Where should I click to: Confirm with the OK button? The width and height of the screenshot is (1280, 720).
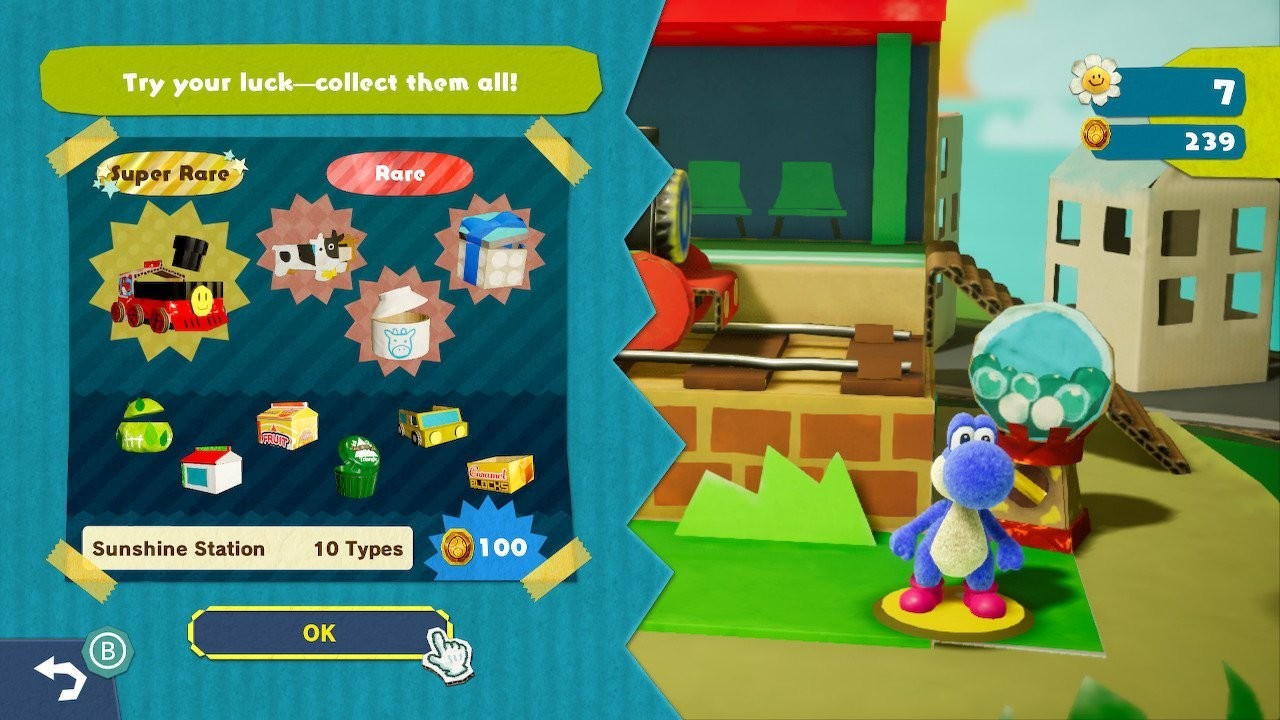coord(319,633)
